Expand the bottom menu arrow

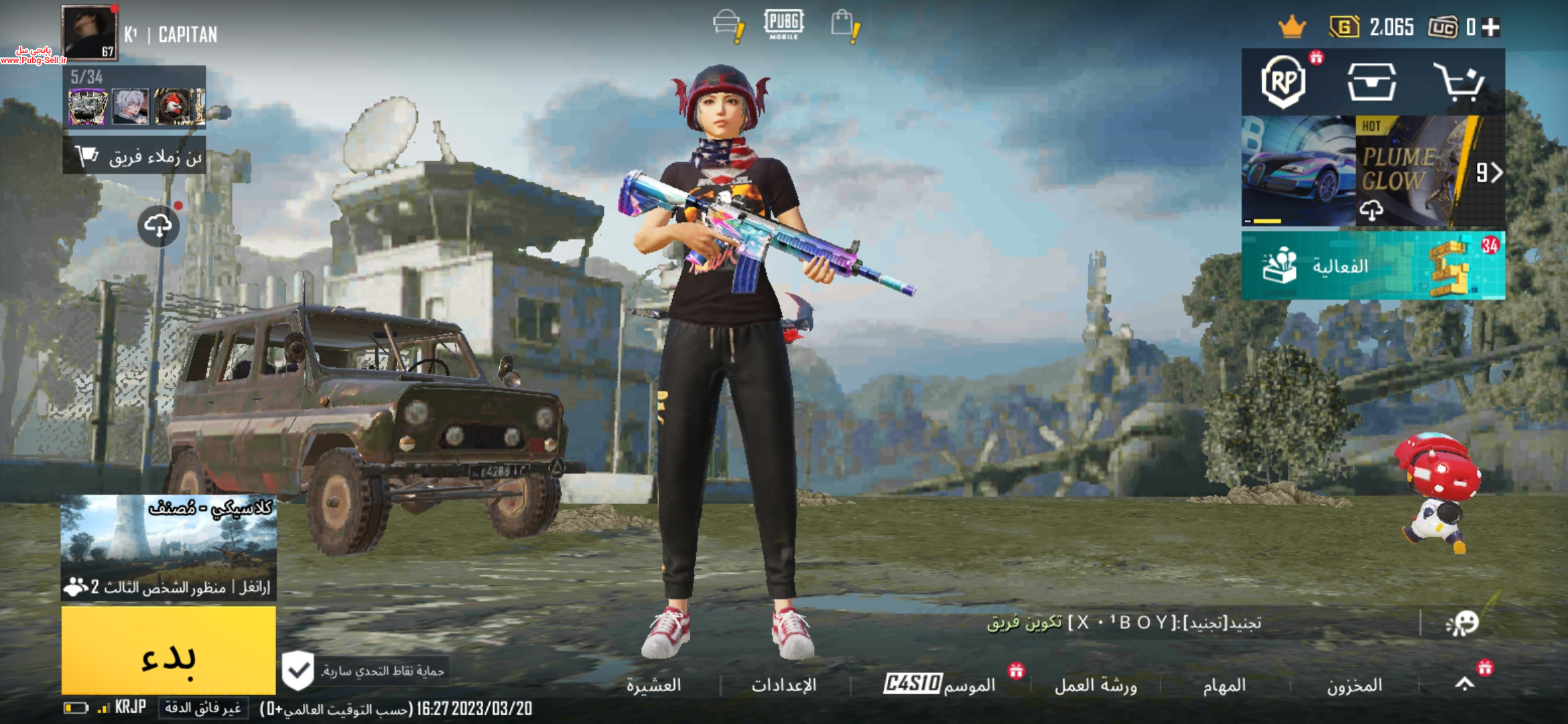click(x=1465, y=684)
